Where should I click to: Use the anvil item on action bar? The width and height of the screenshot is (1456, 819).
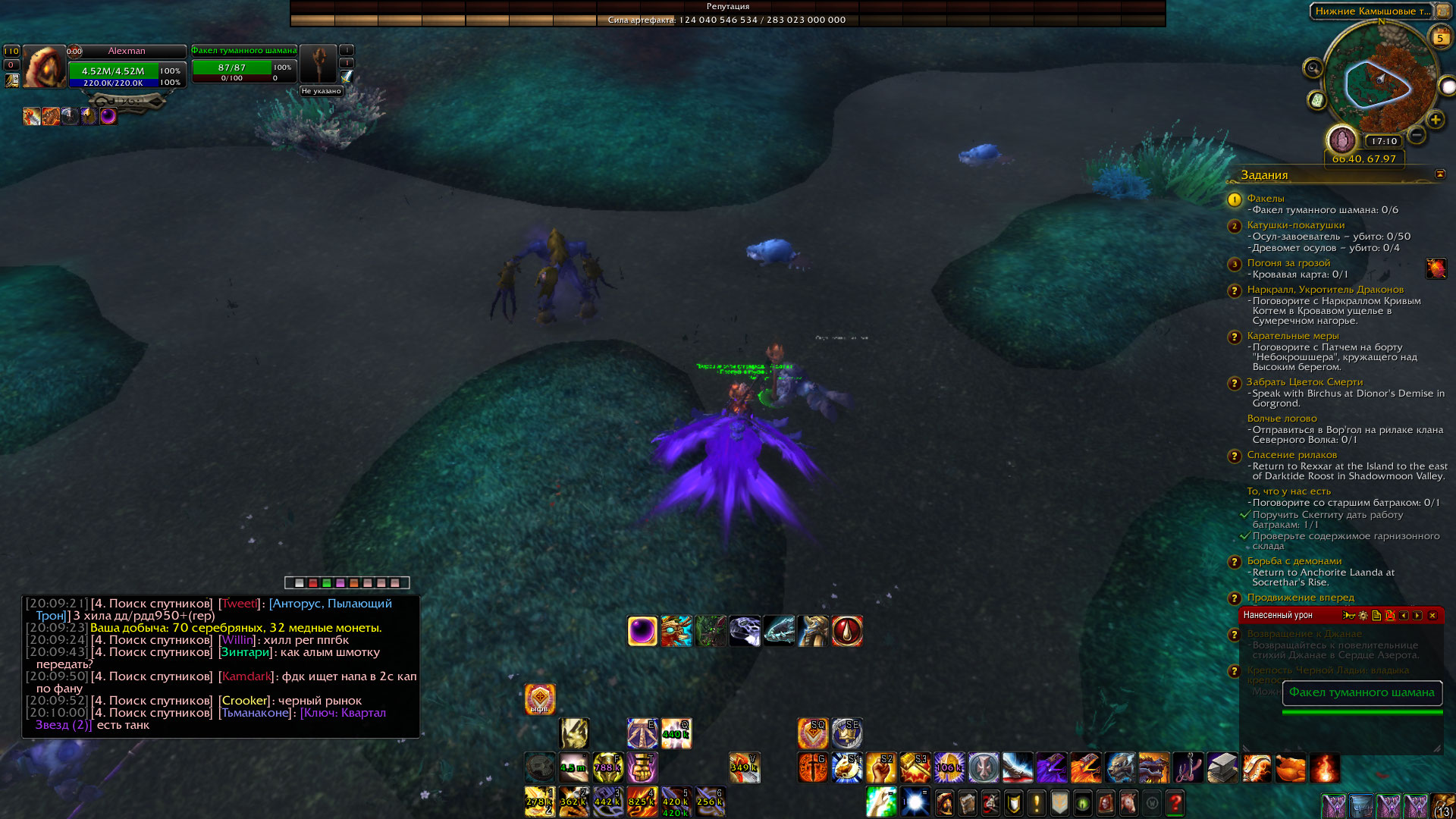1222,767
